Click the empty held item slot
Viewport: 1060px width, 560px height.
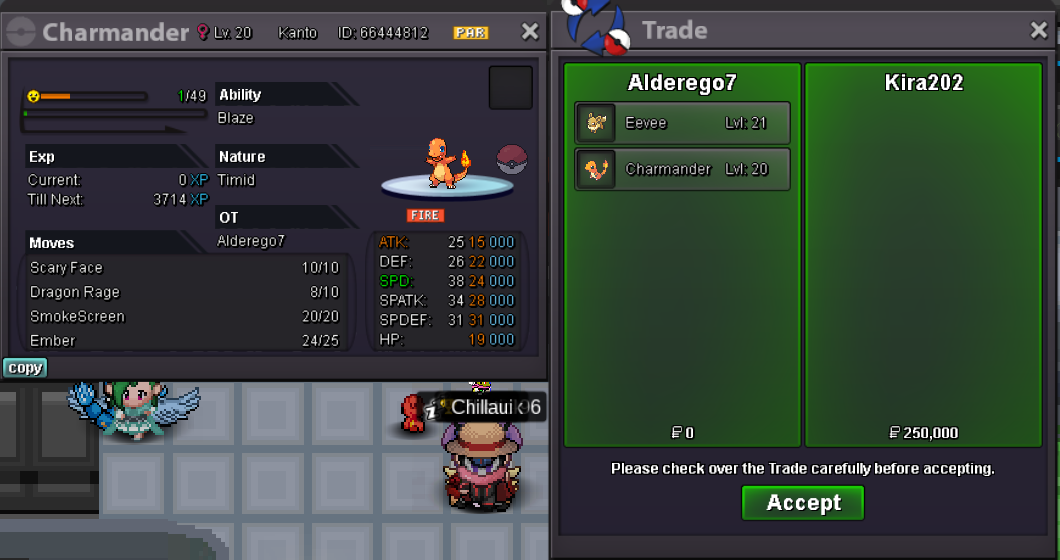click(510, 88)
